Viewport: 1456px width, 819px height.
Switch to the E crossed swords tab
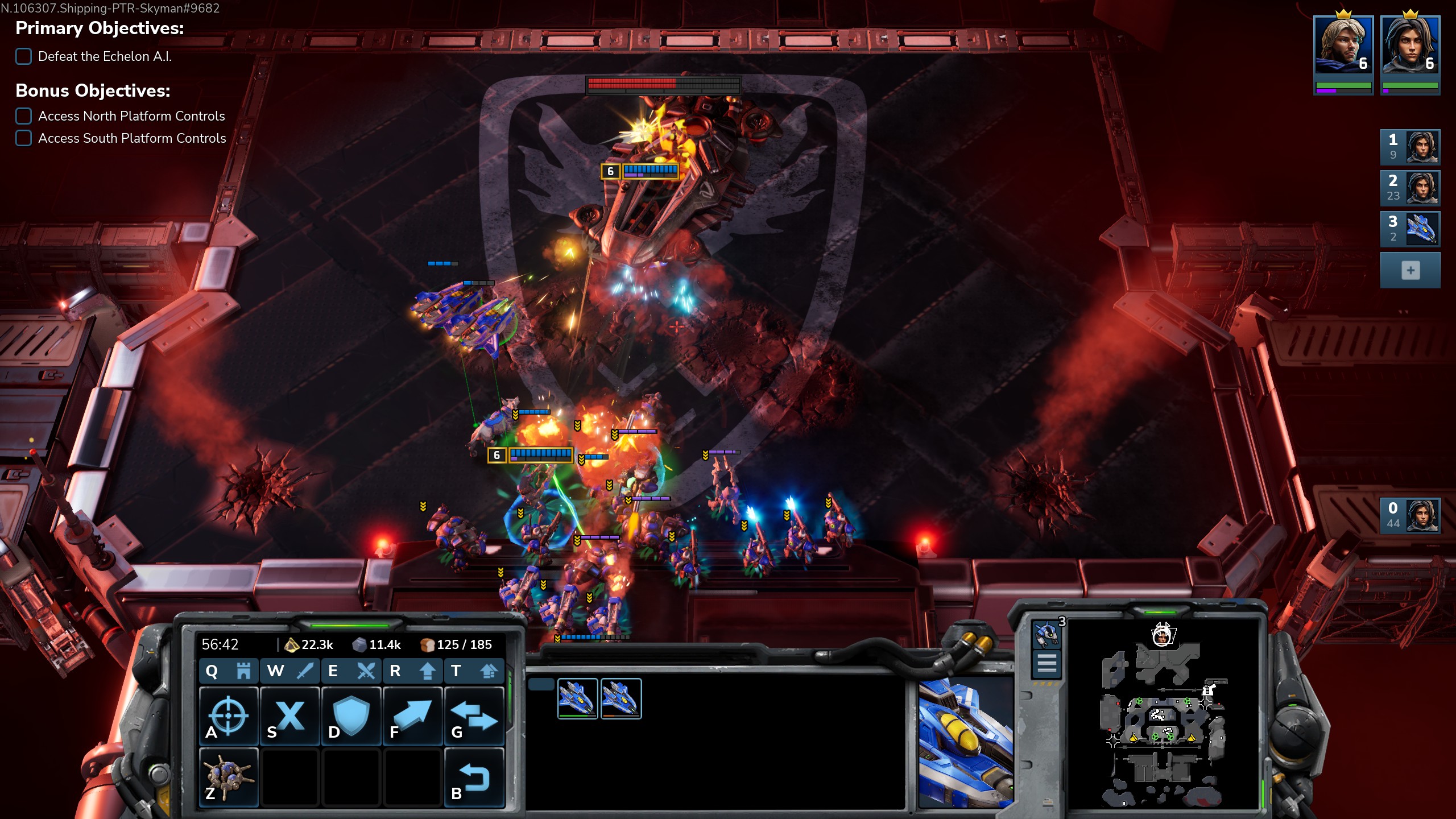click(x=351, y=671)
